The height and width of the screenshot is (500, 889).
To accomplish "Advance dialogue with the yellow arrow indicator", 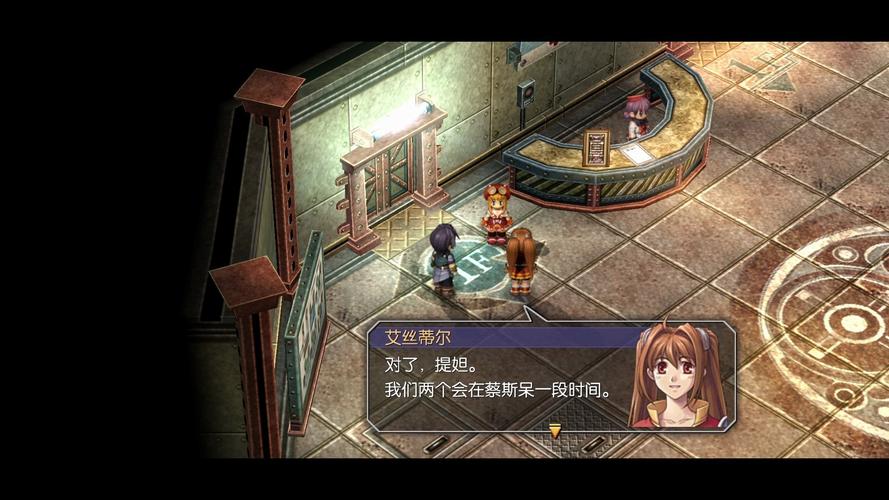I will click(x=554, y=431).
